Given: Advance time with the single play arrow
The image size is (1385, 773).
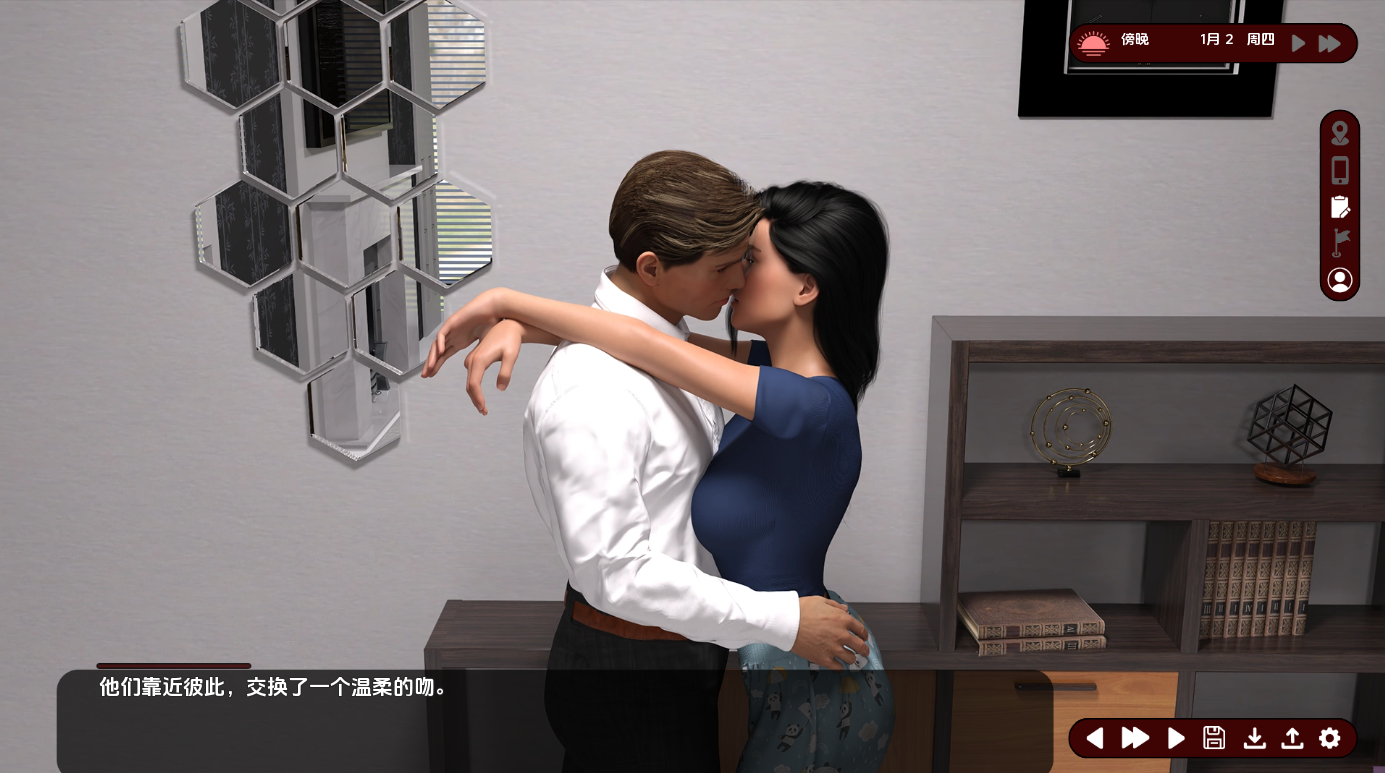Looking at the screenshot, I should (1298, 43).
